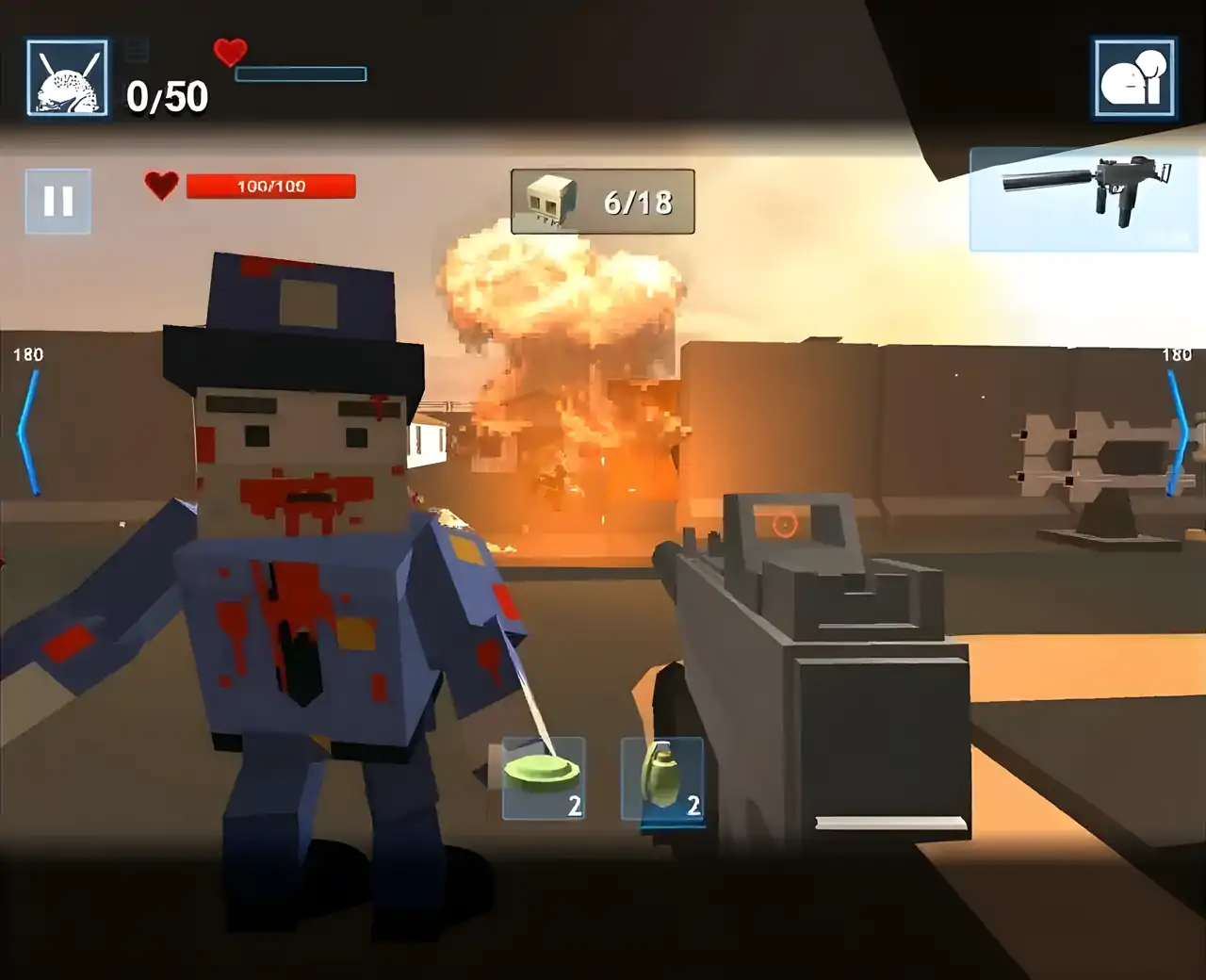Viewport: 1206px width, 980px height.
Task: Pause the game
Action: (58, 201)
